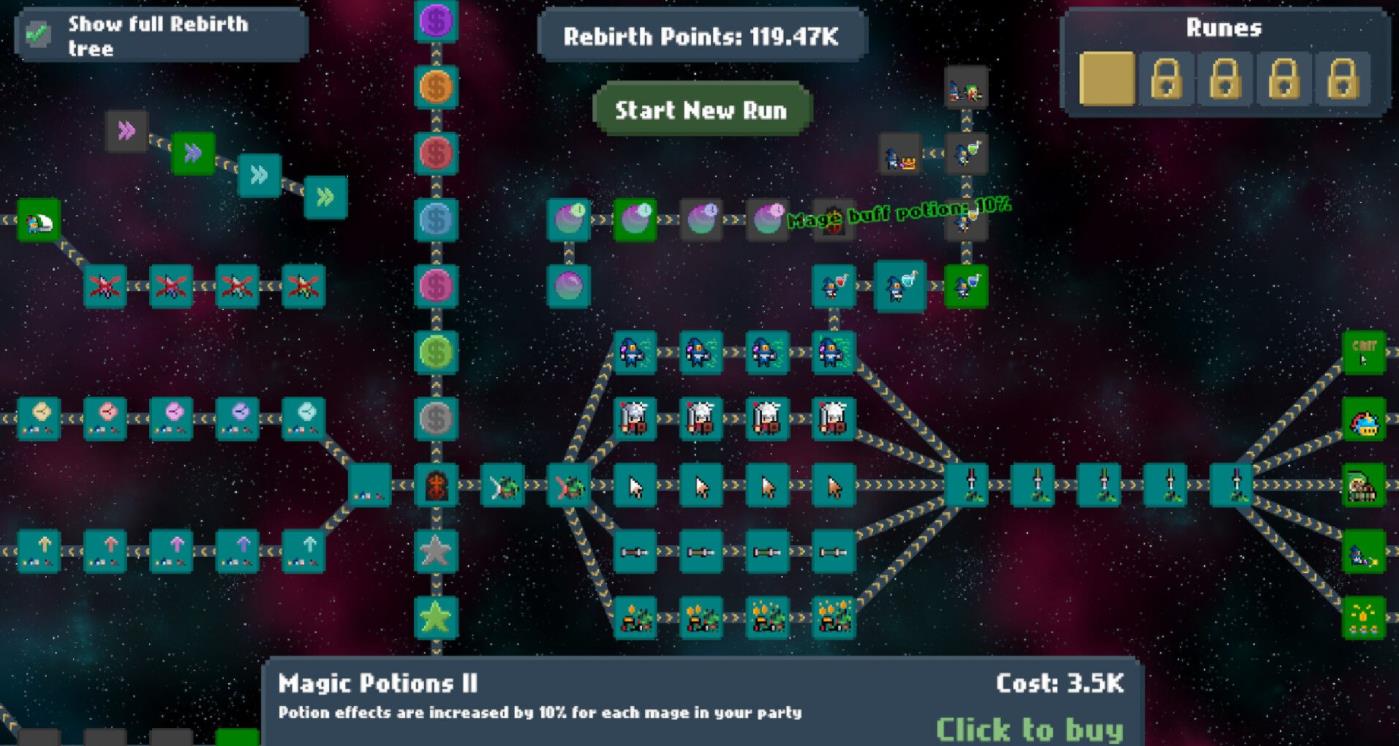Toggle the Show full Rebirth tree checkbox
Screen dimensions: 1399x746
[38, 34]
